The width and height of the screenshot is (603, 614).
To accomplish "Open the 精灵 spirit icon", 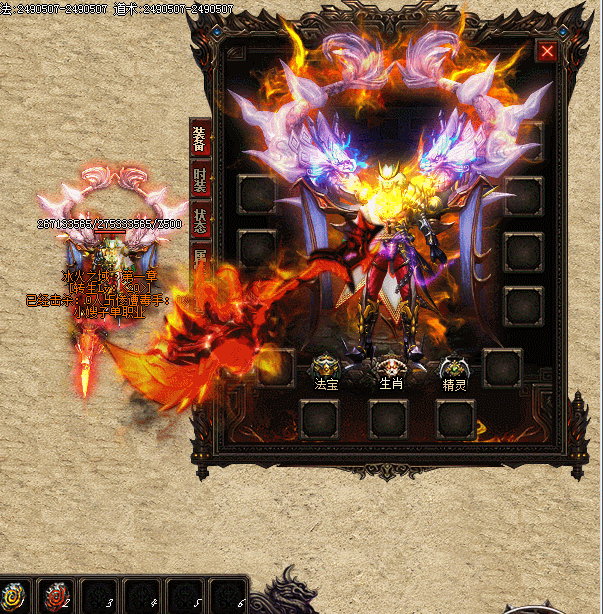I will tap(454, 368).
